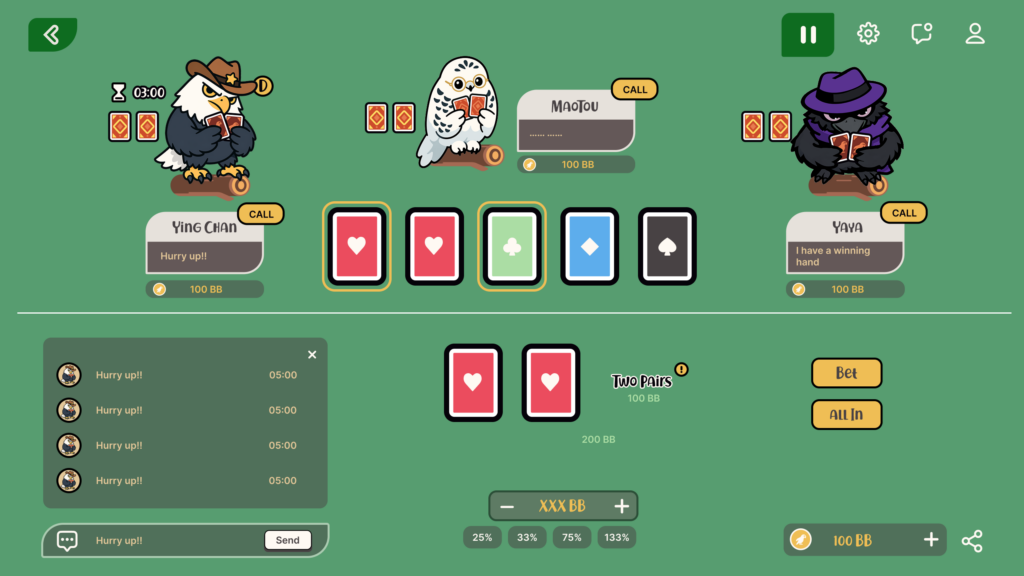
Task: Select the 133% bet preset
Action: (x=617, y=538)
